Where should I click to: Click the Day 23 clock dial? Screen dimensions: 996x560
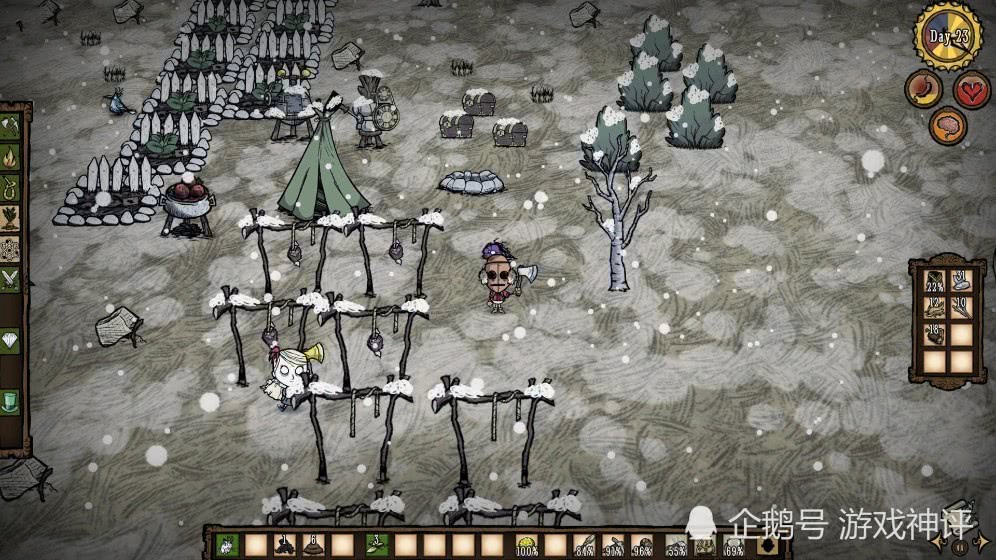(x=947, y=36)
